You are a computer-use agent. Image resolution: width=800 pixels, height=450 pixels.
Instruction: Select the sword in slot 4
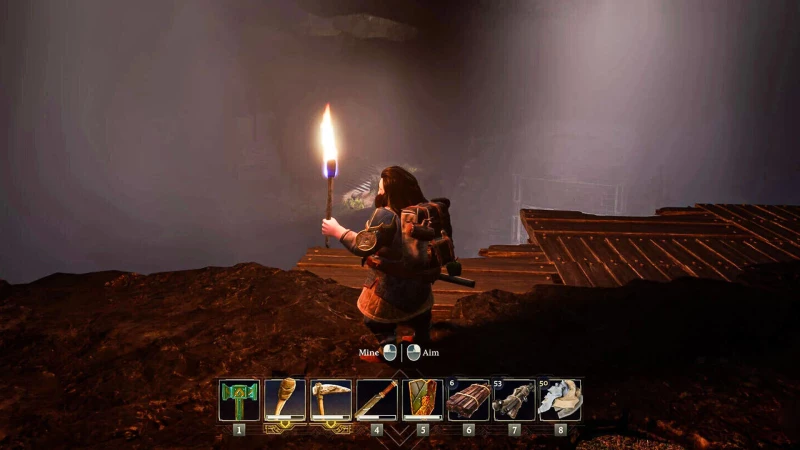[377, 400]
